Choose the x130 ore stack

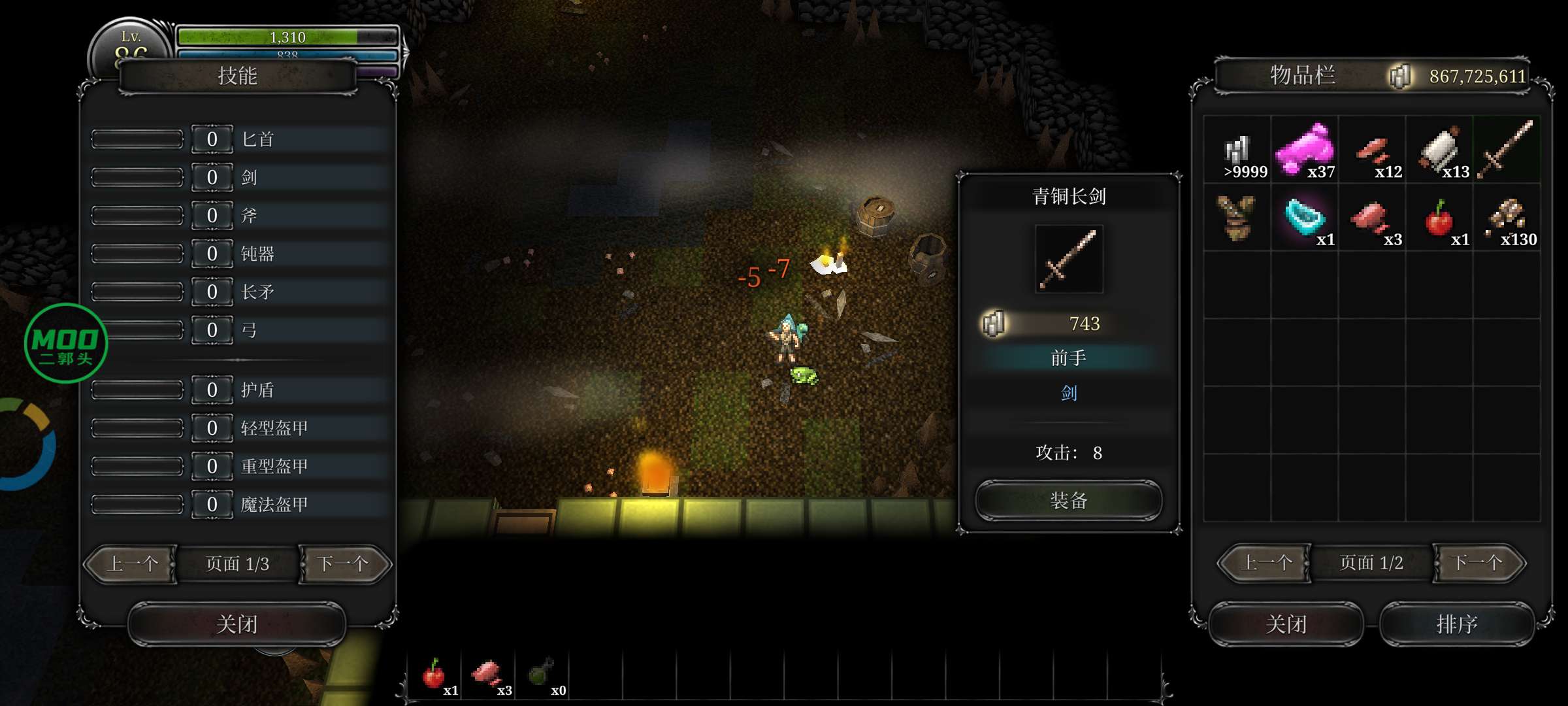coord(1507,218)
